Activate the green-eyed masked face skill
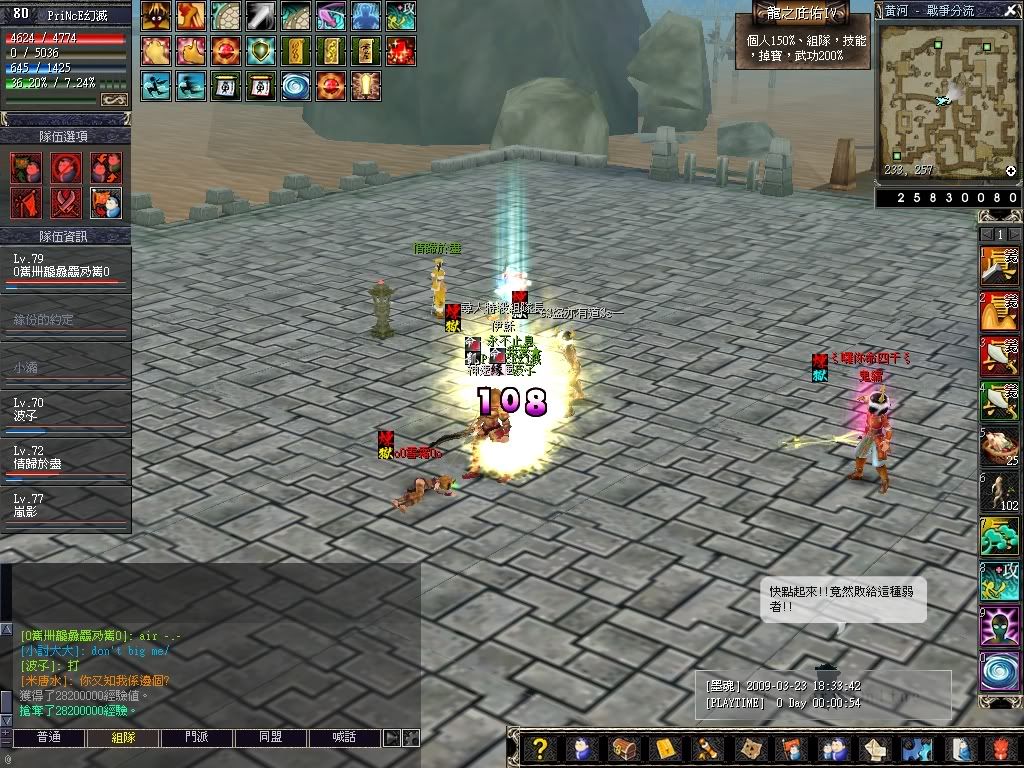This screenshot has width=1024, height=768. 999,627
